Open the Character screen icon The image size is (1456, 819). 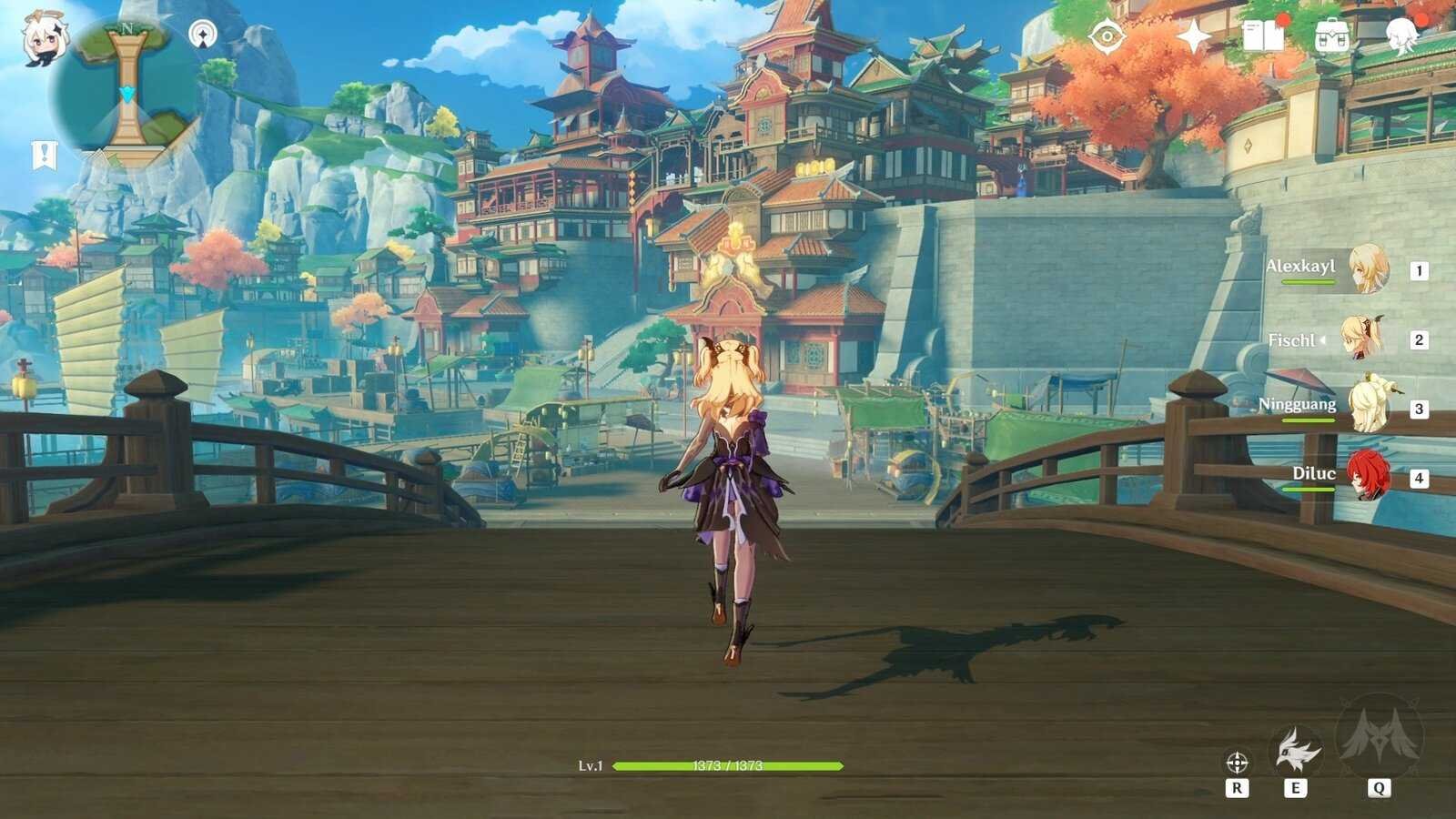[x=1401, y=37]
